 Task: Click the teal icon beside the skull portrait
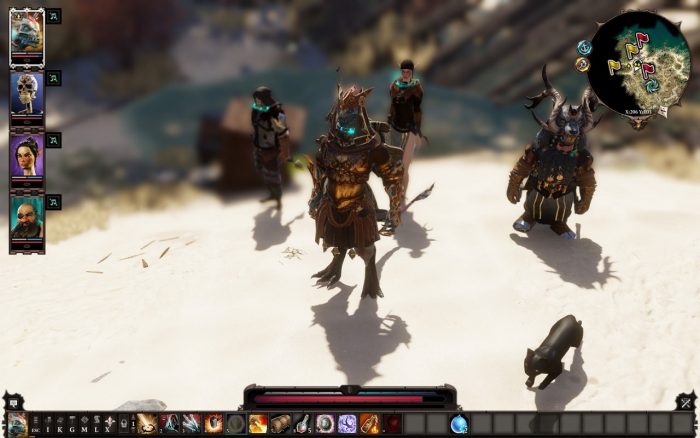coord(54,78)
